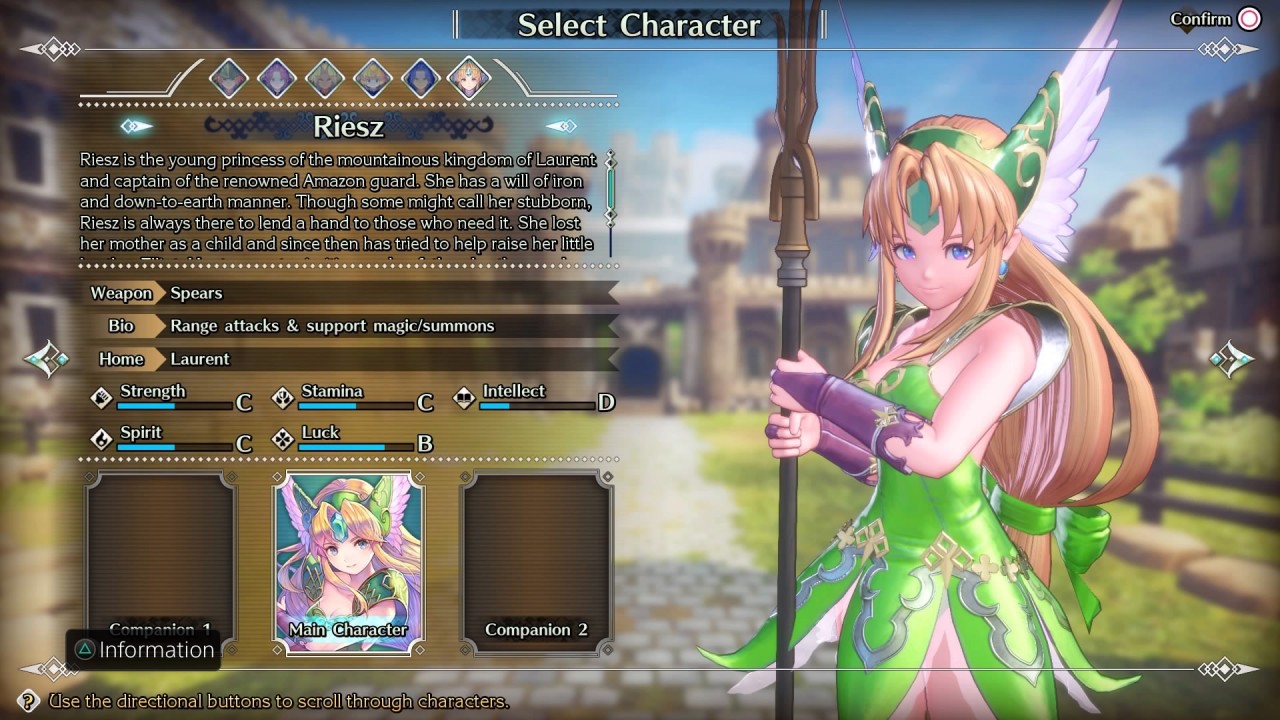
Task: Open the Information panel
Action: pyautogui.click(x=143, y=650)
